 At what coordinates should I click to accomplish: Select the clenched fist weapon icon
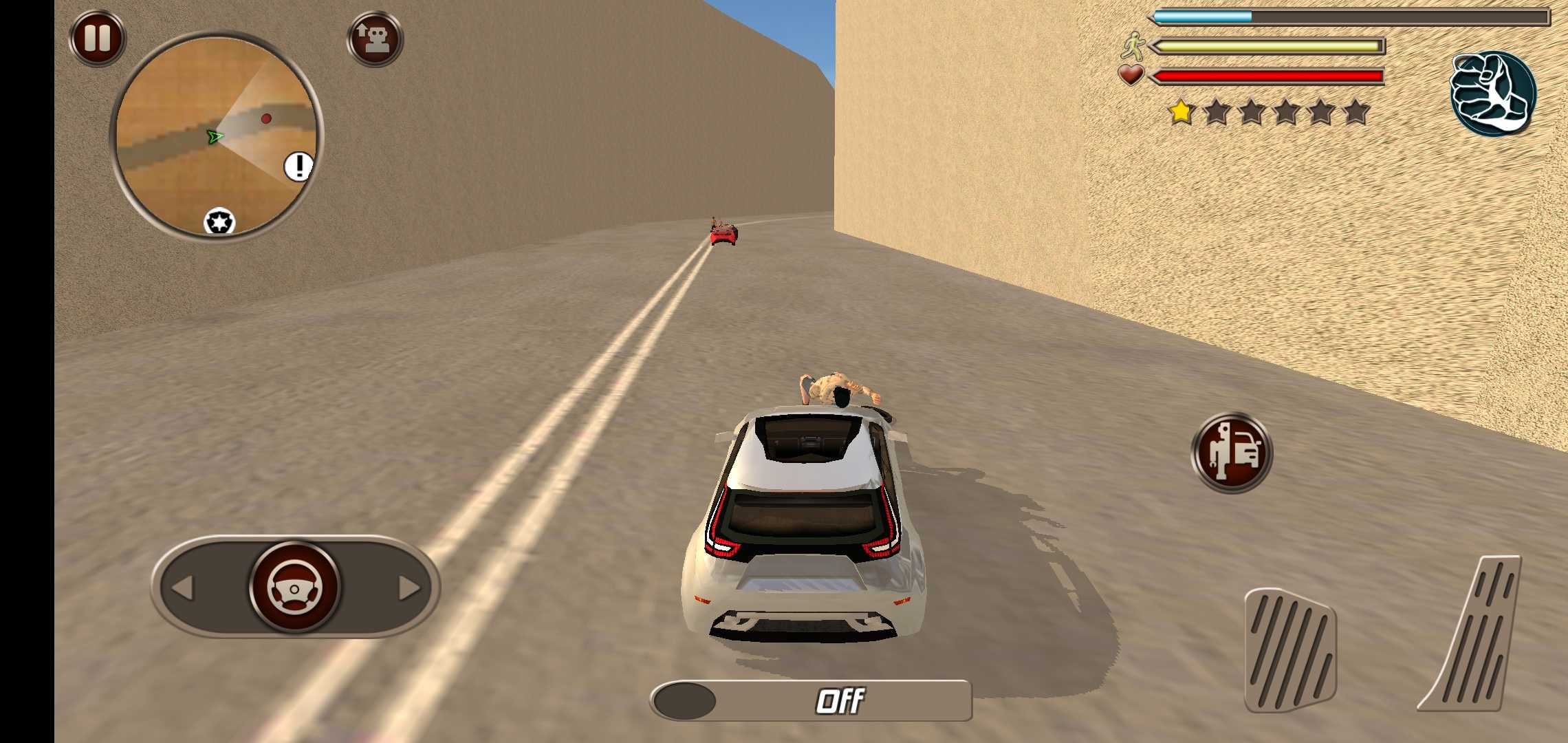click(1492, 93)
